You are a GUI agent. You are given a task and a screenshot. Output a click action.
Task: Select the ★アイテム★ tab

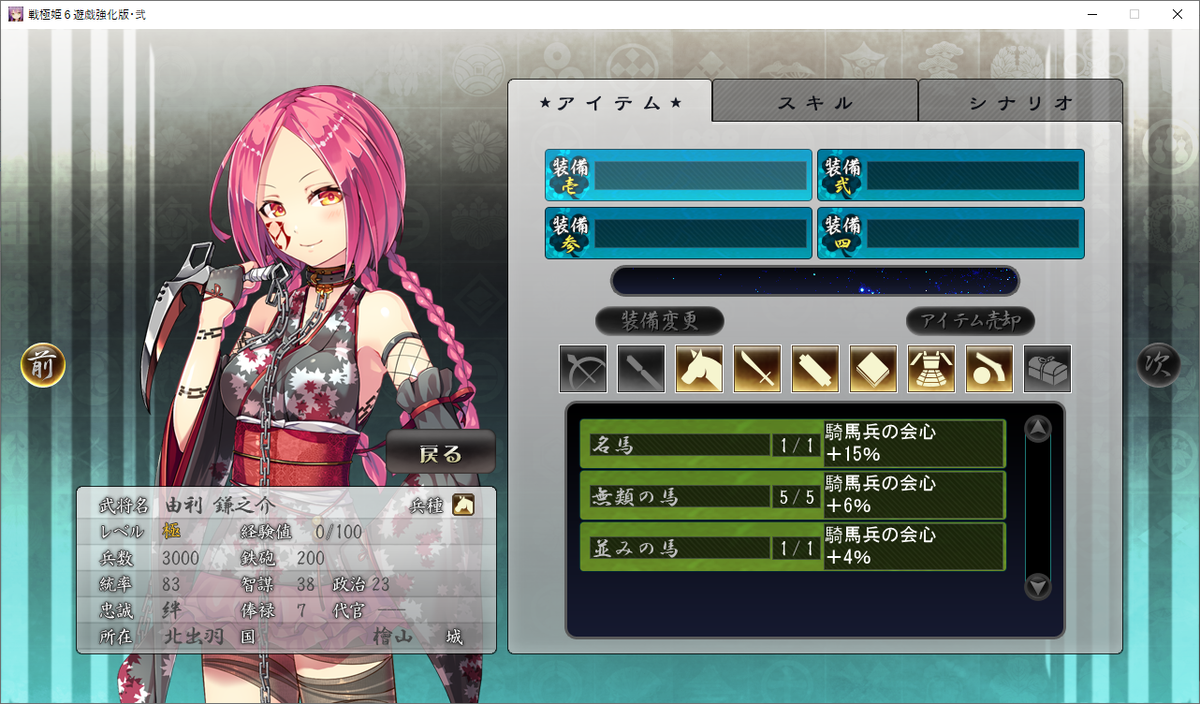pos(610,102)
